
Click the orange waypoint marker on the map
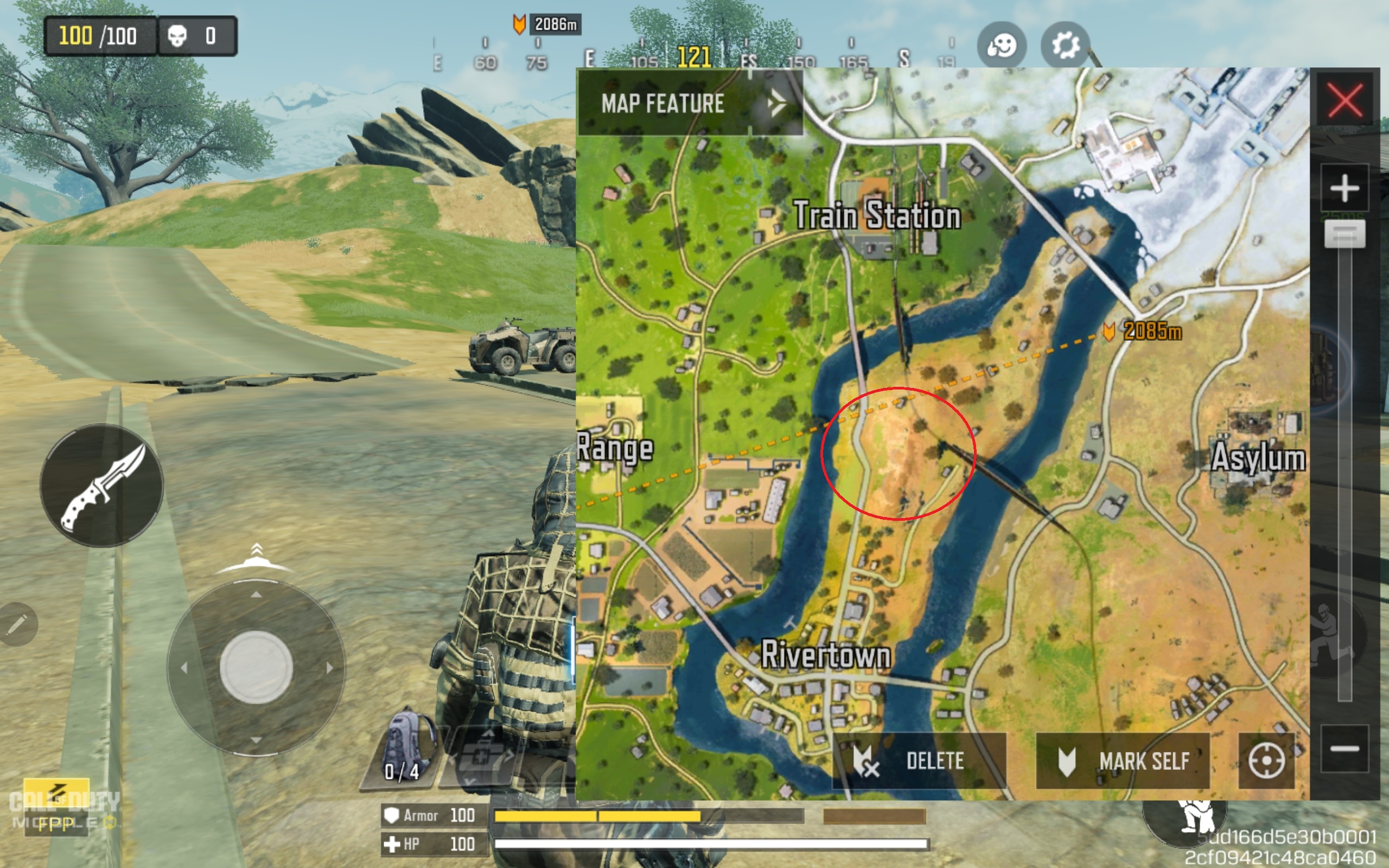(1109, 331)
